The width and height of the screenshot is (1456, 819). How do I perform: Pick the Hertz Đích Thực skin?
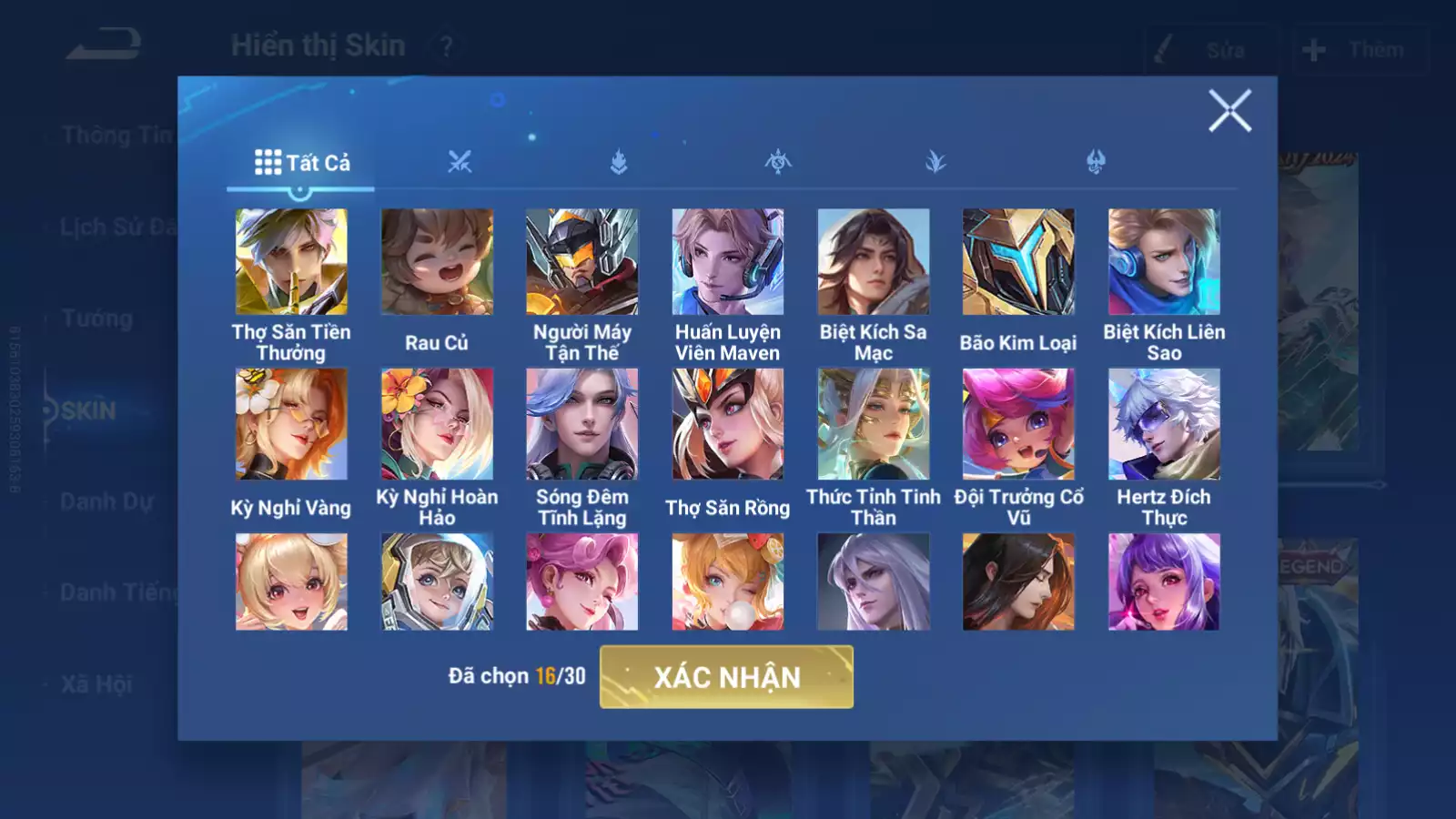click(x=1164, y=424)
